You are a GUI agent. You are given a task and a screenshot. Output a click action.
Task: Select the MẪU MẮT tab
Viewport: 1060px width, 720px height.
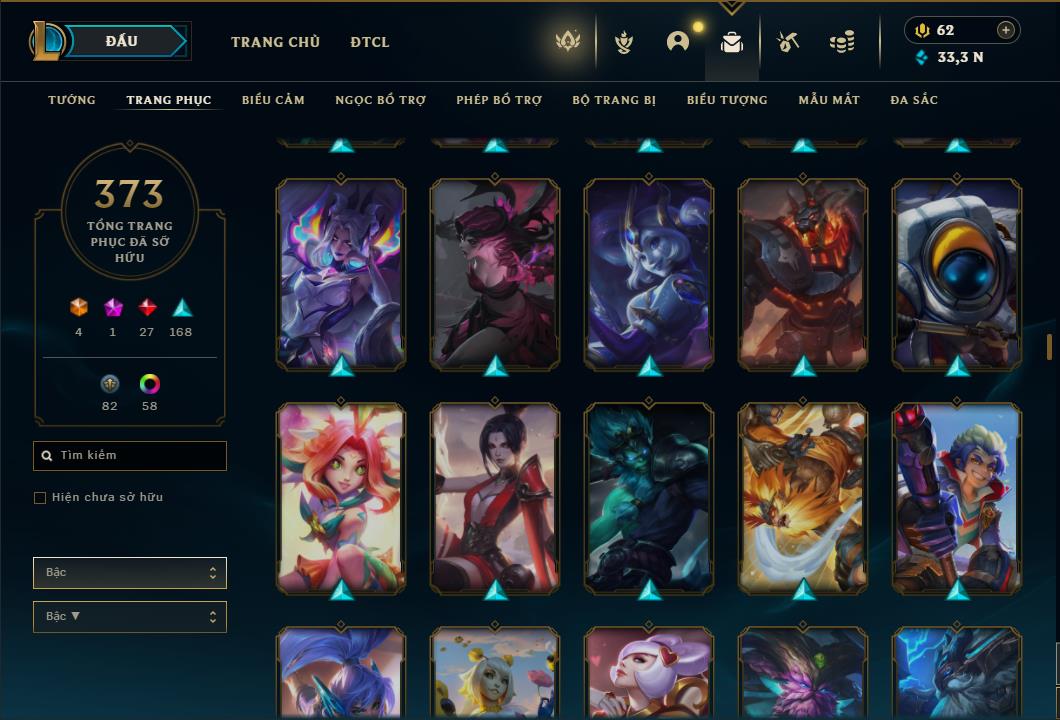point(829,100)
